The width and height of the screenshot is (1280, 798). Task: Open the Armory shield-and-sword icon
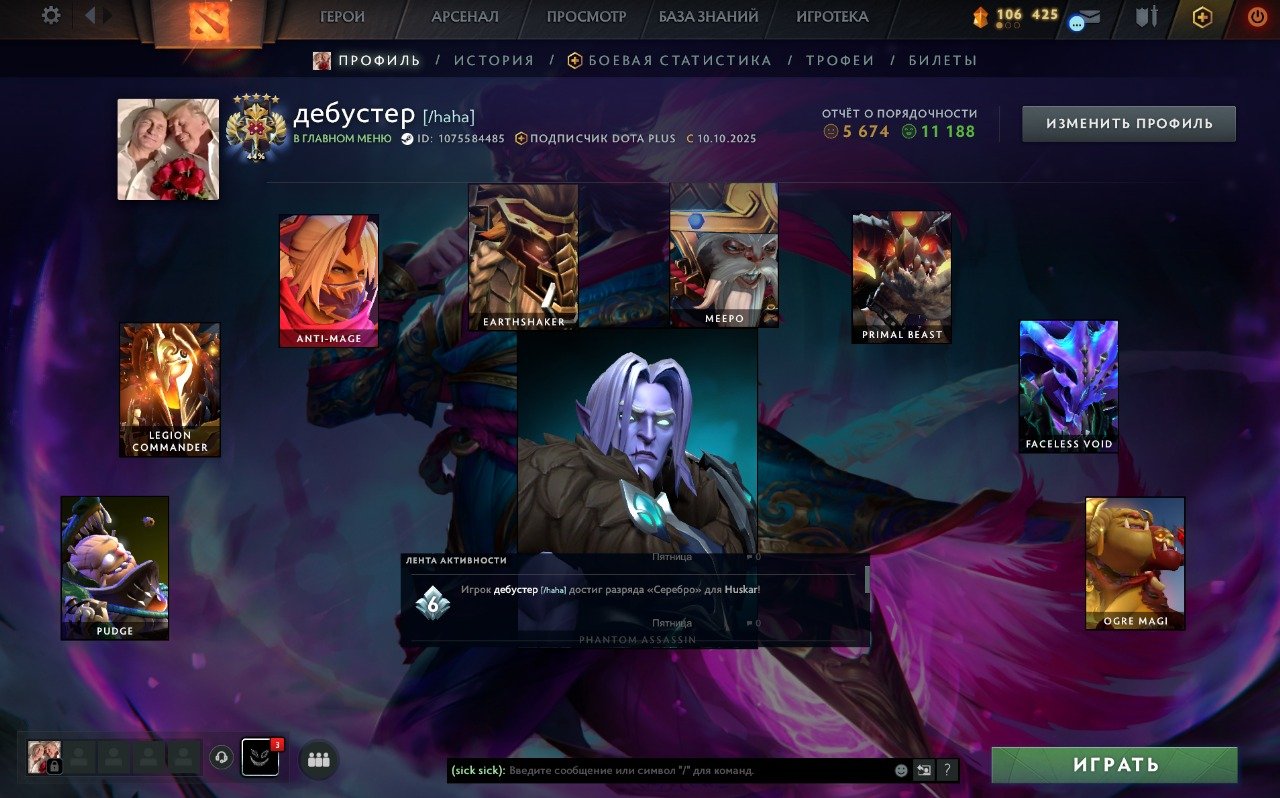click(1147, 17)
